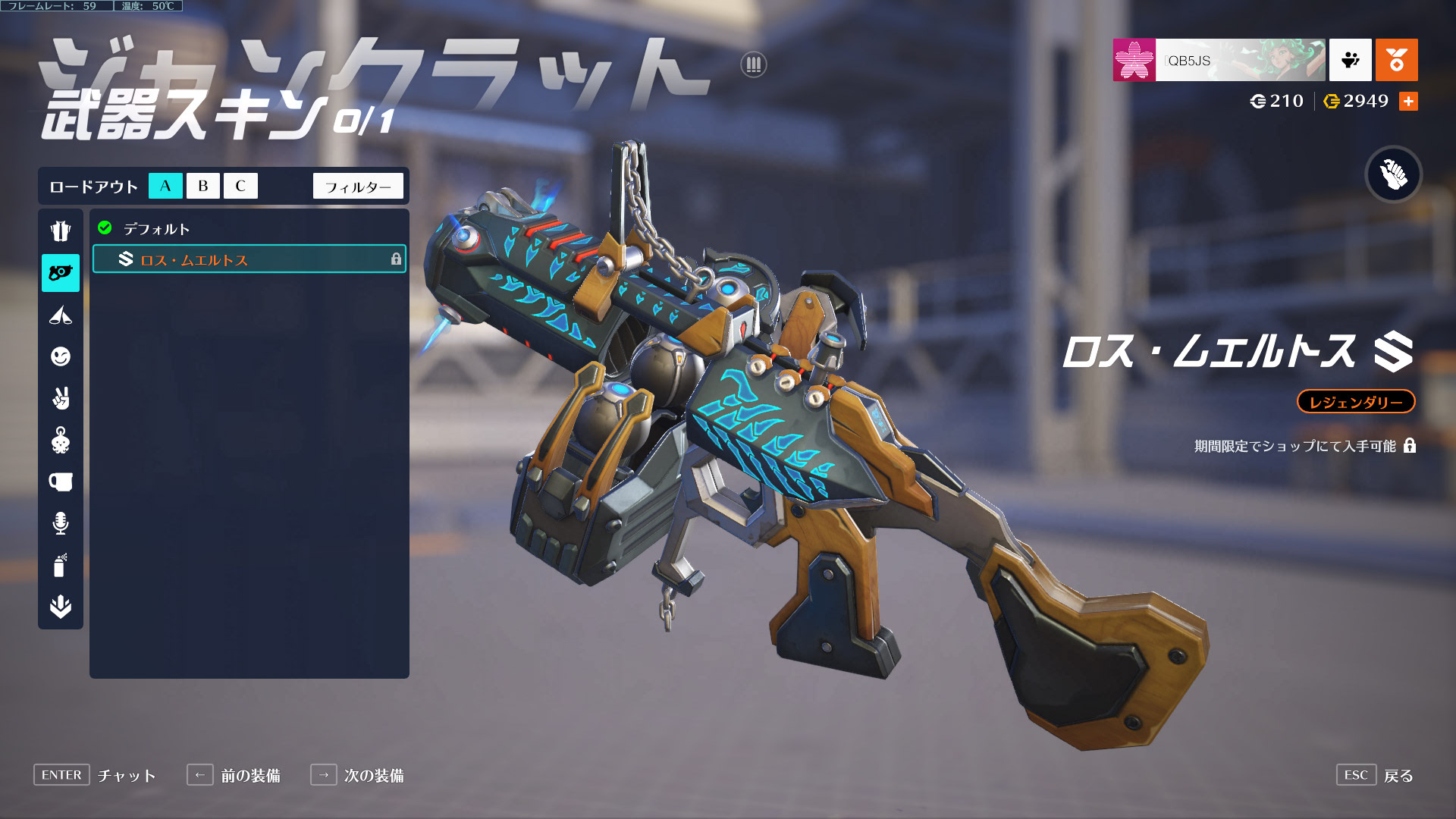Switch to loadout B
Screen dimensions: 1456x819
[202, 186]
